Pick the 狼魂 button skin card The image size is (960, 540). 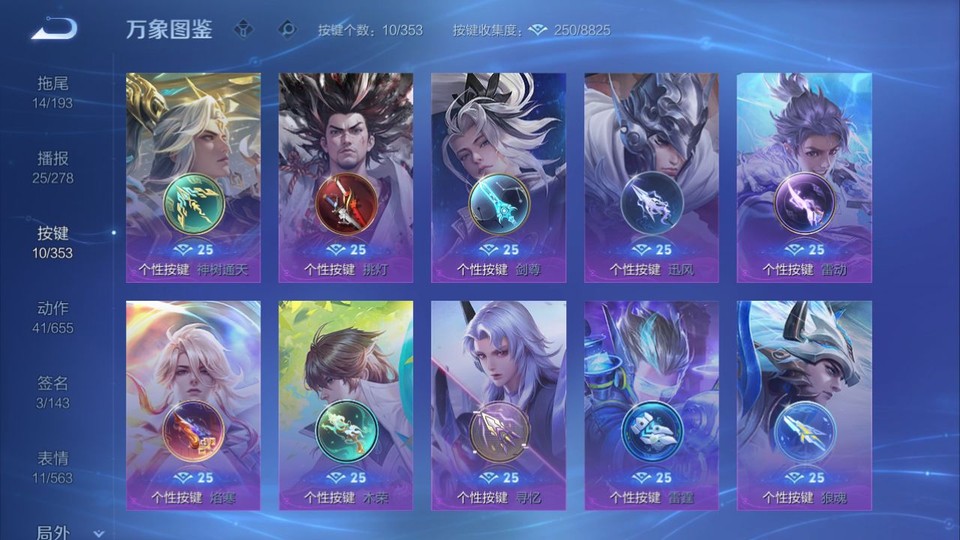804,405
